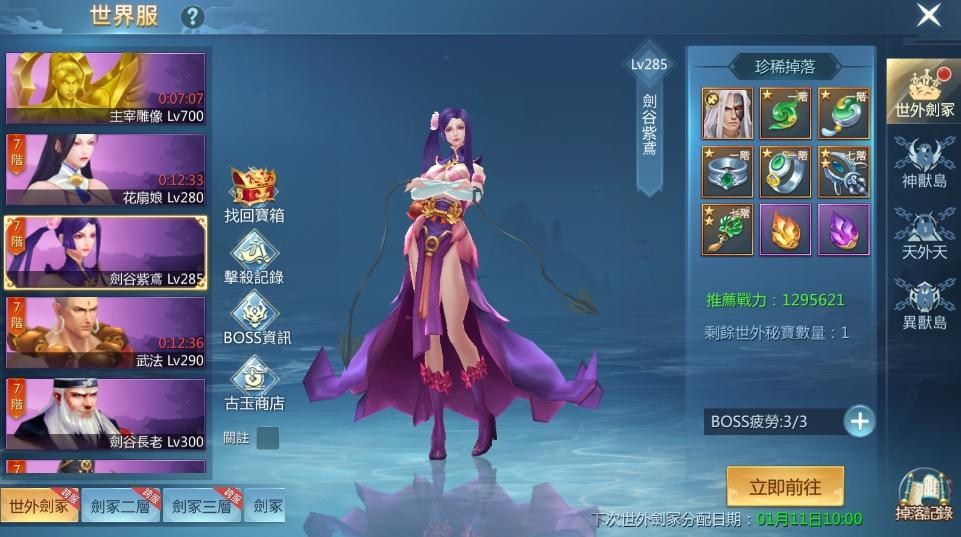Click 立即前往 to go now
The image size is (961, 537).
click(785, 487)
